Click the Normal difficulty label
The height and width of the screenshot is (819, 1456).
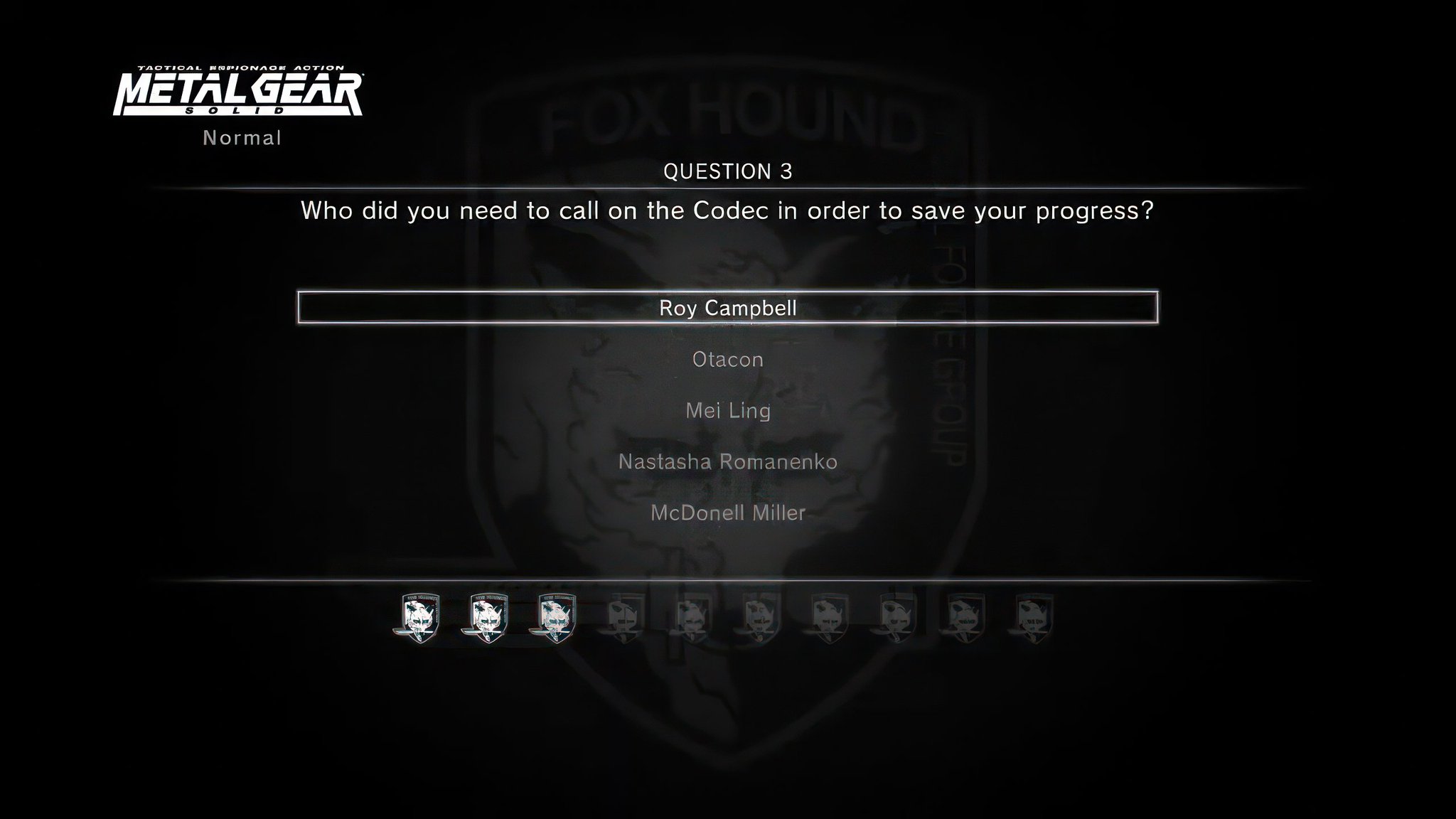click(x=242, y=137)
